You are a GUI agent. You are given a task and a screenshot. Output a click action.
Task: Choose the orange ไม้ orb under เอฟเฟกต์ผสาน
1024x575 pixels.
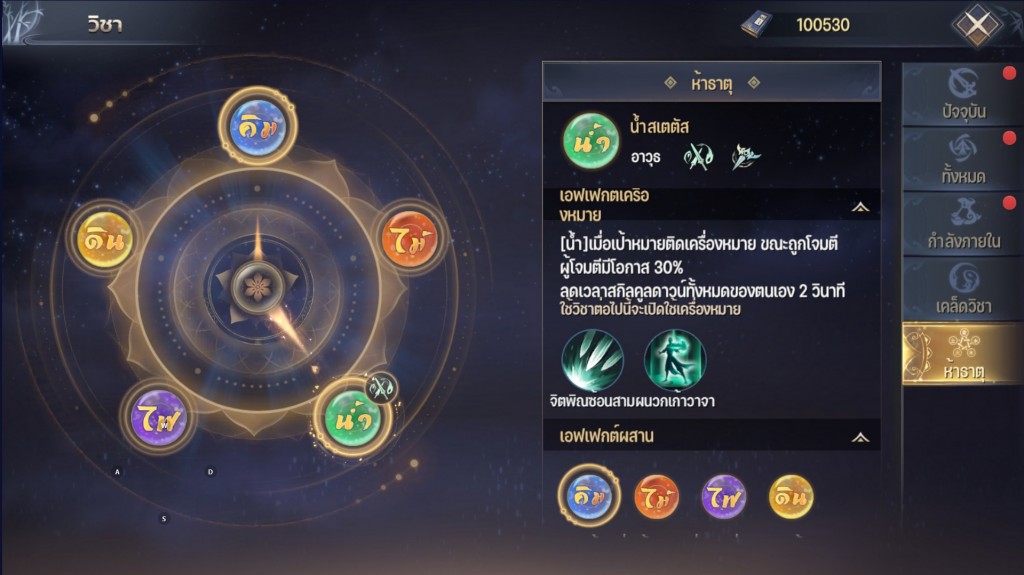tap(657, 496)
